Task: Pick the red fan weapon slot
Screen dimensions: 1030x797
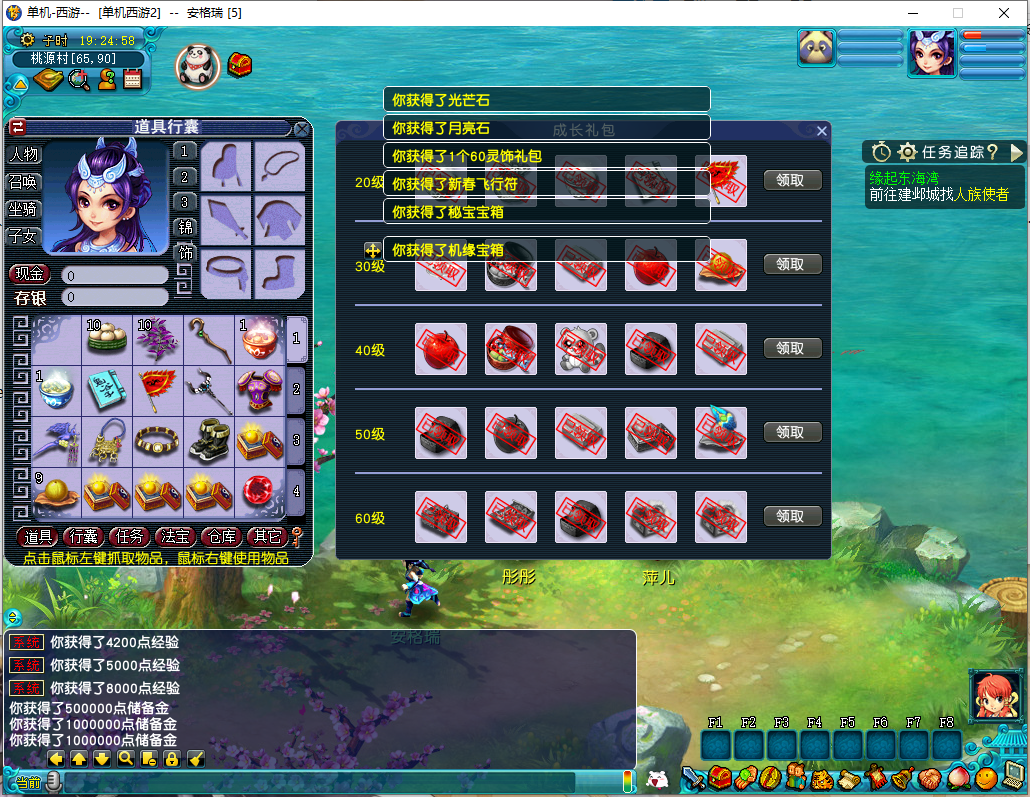Action: click(158, 390)
